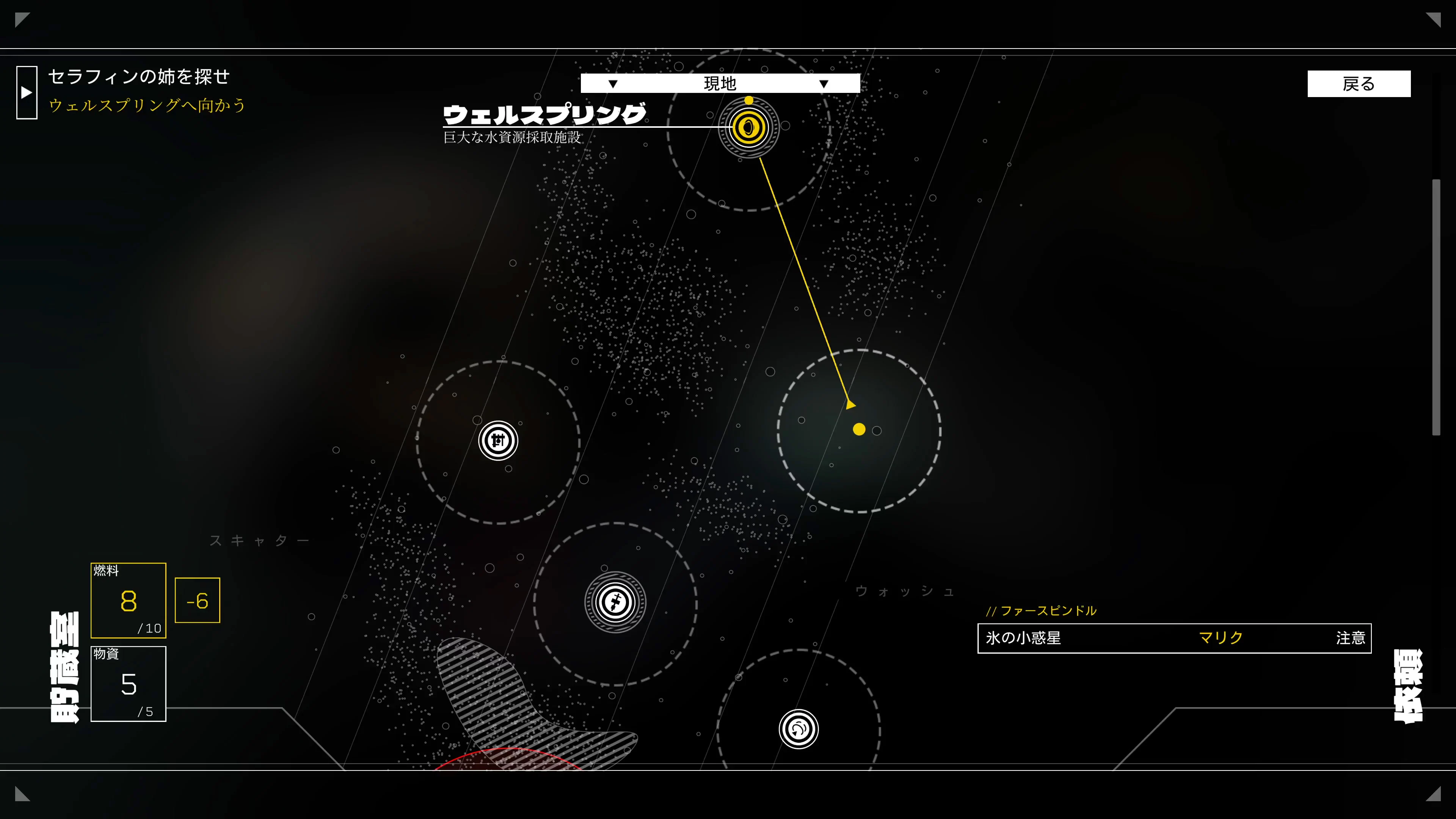The height and width of the screenshot is (819, 1456).
Task: Select the 氷の小惑星 entry in the location panel
Action: tap(1023, 637)
